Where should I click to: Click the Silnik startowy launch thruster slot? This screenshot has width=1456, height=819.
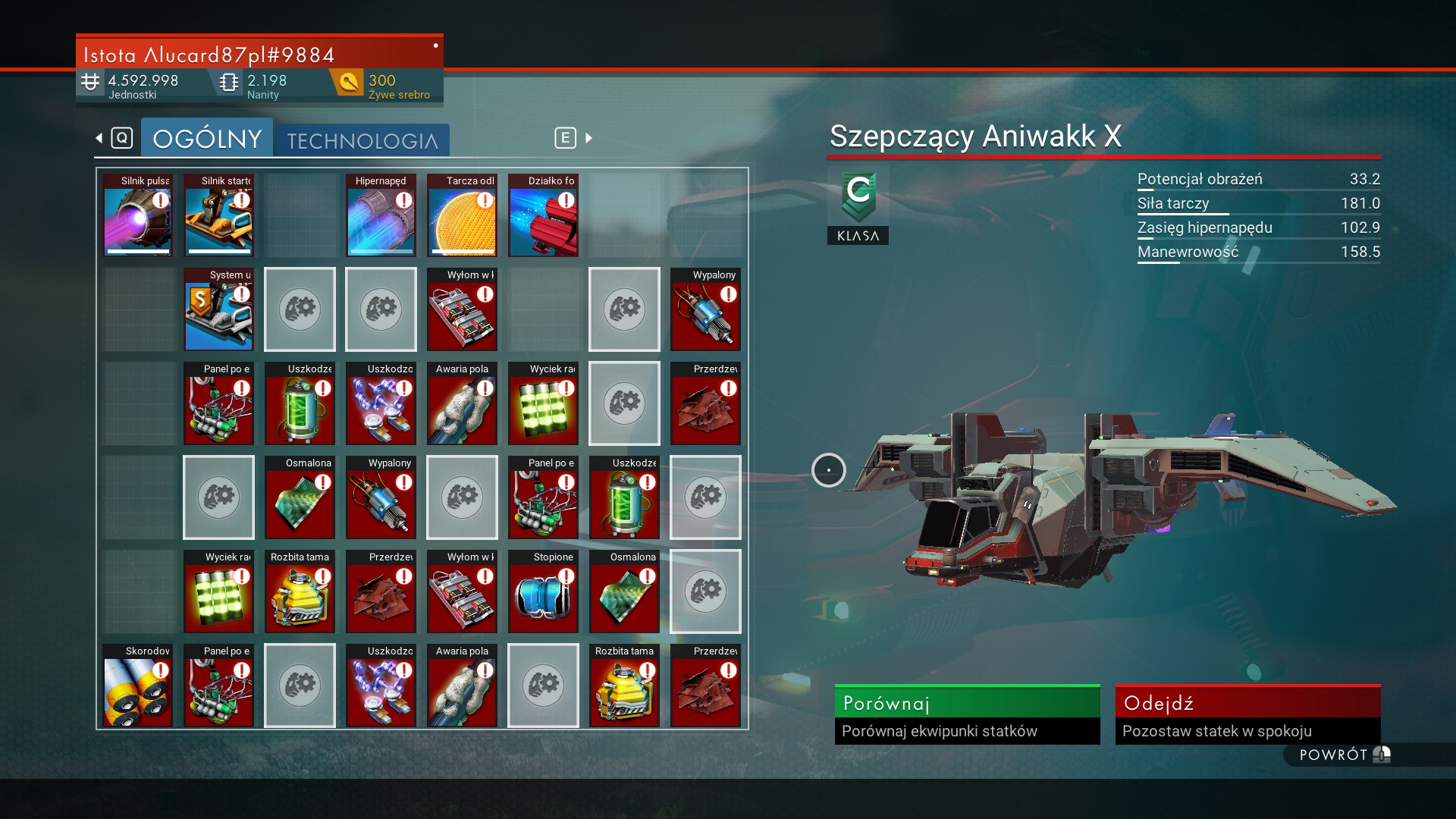coord(218,215)
